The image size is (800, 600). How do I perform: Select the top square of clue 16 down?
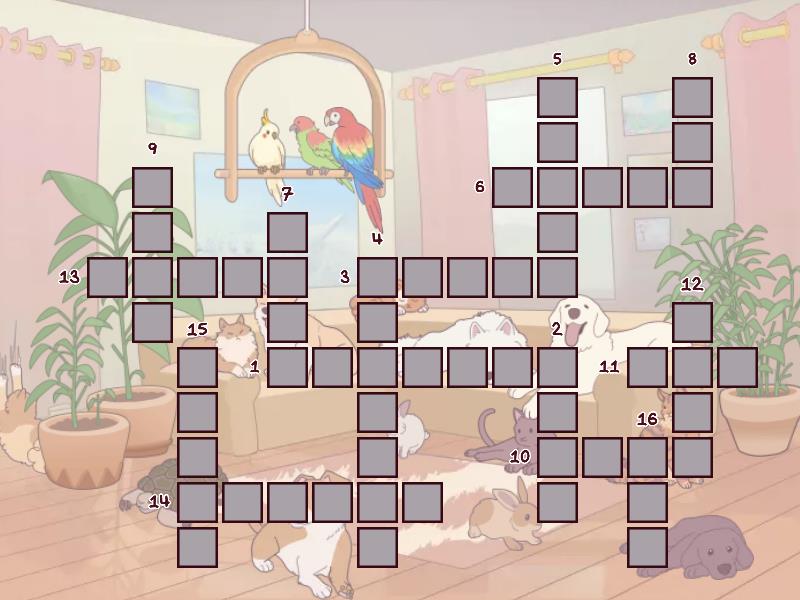point(647,457)
